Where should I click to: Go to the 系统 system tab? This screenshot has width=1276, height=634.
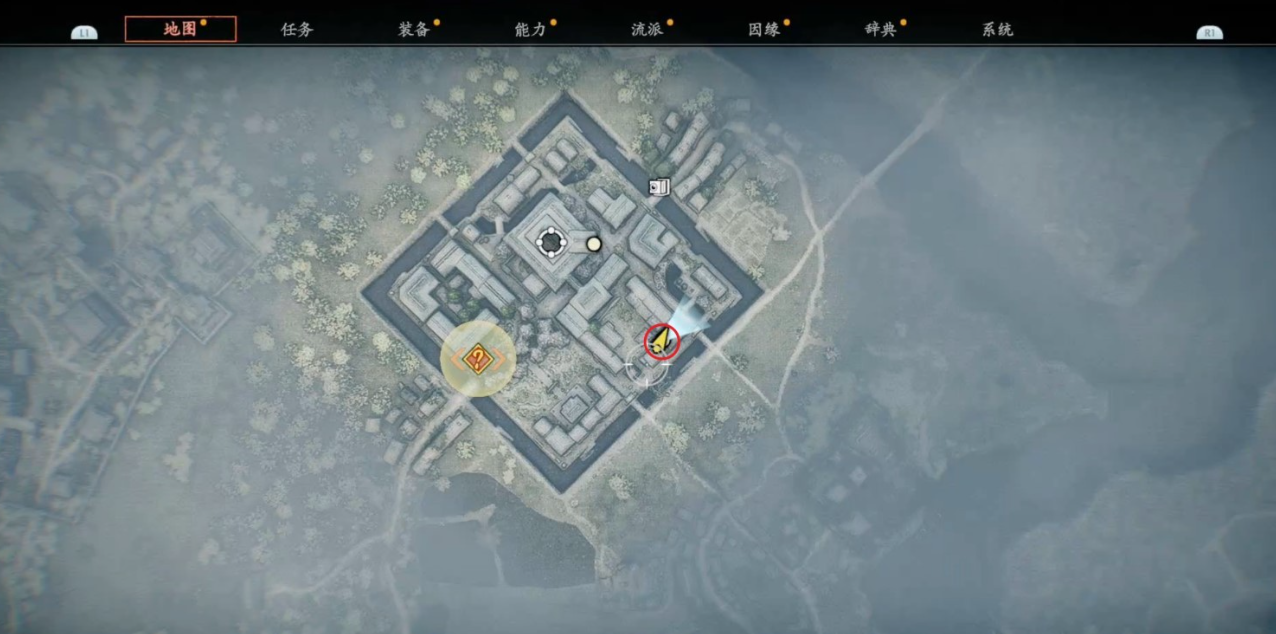click(x=998, y=29)
